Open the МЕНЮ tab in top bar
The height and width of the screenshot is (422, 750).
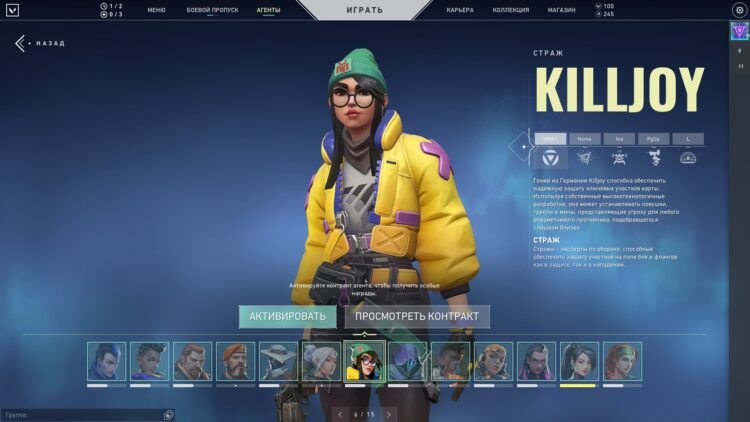coord(156,9)
